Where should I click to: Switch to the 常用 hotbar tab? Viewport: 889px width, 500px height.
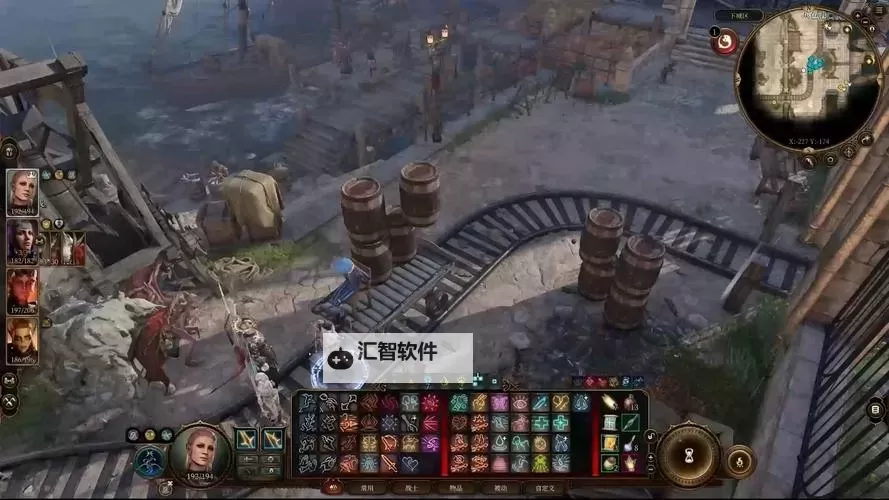point(366,488)
